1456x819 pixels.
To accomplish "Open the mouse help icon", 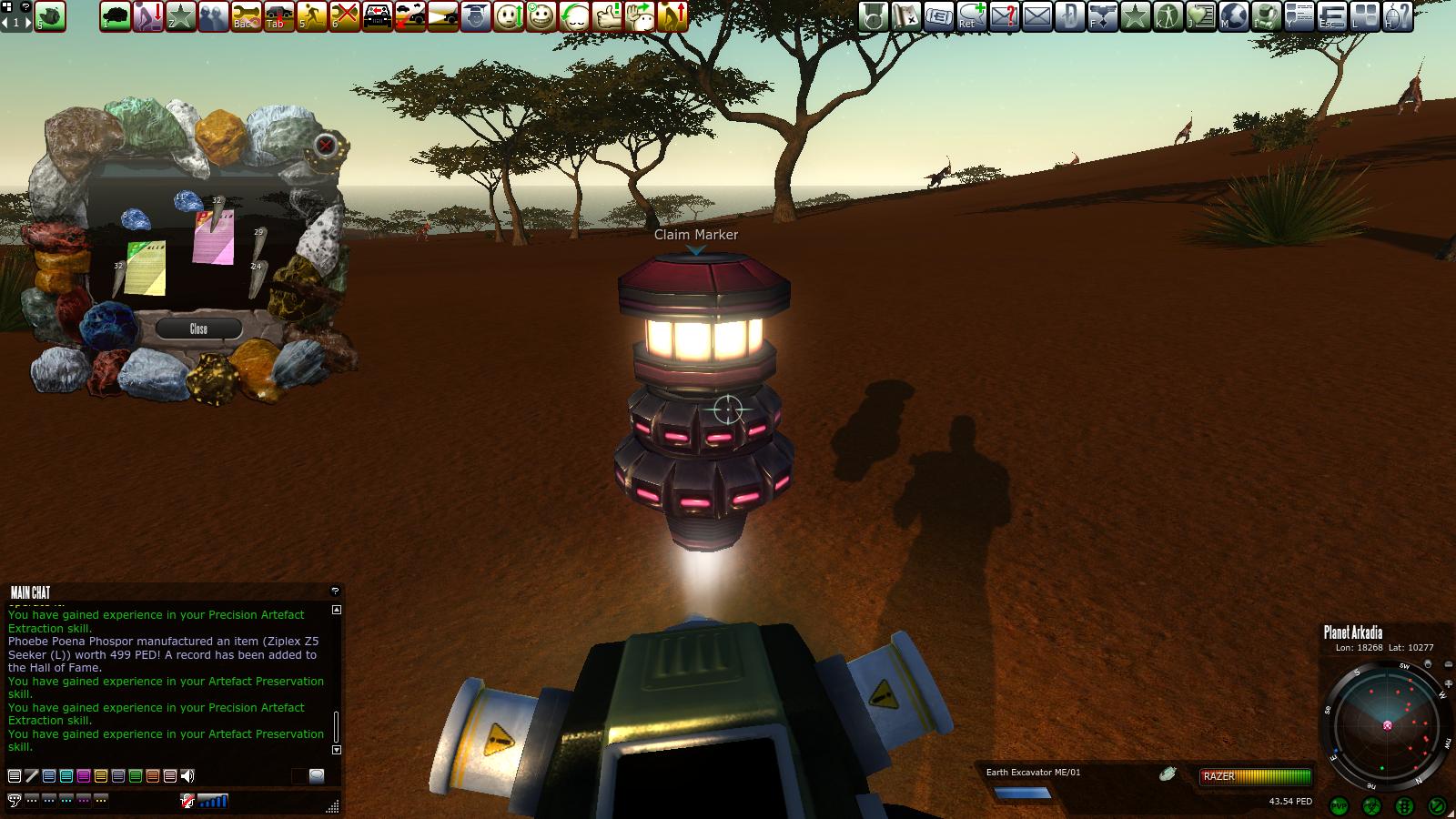I will pos(1397,15).
